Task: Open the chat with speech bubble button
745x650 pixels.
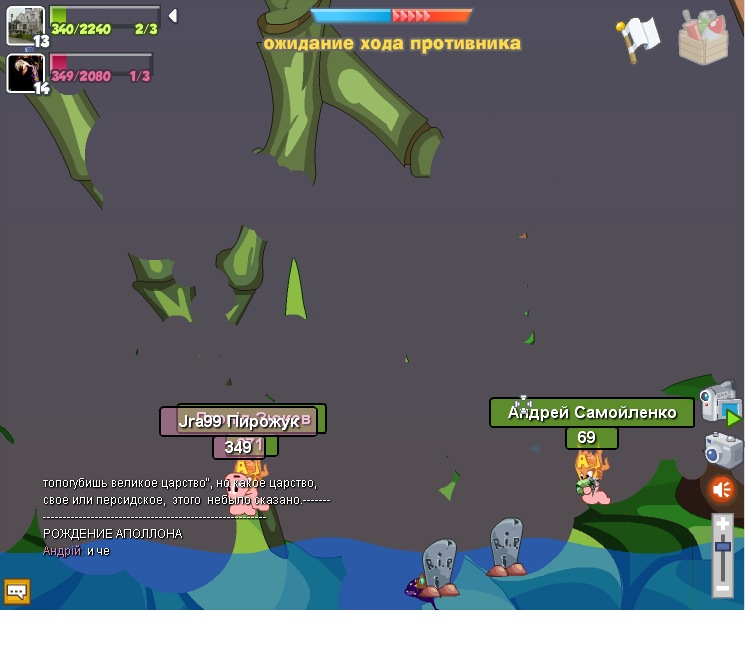Action: click(17, 591)
